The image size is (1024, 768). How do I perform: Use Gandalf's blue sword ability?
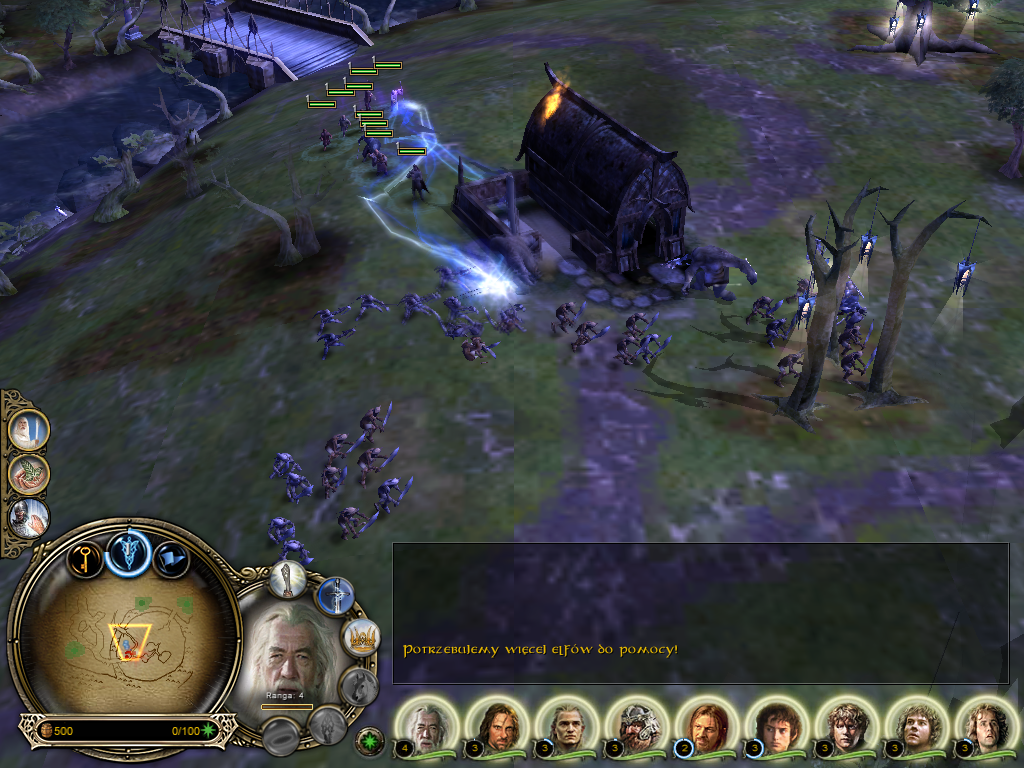click(335, 596)
